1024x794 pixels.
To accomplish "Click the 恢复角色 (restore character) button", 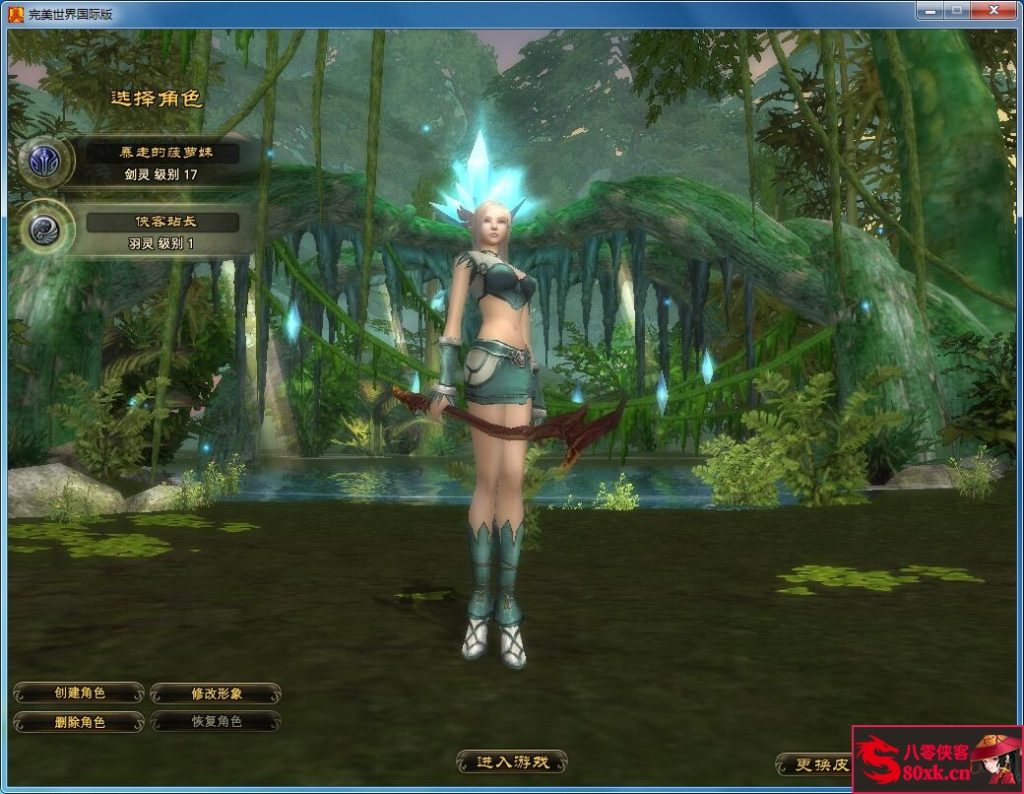I will point(216,721).
